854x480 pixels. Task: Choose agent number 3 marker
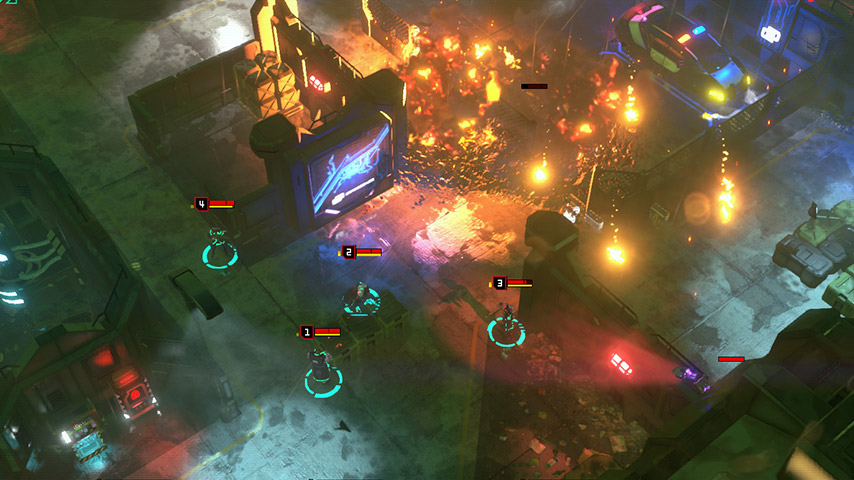(499, 283)
